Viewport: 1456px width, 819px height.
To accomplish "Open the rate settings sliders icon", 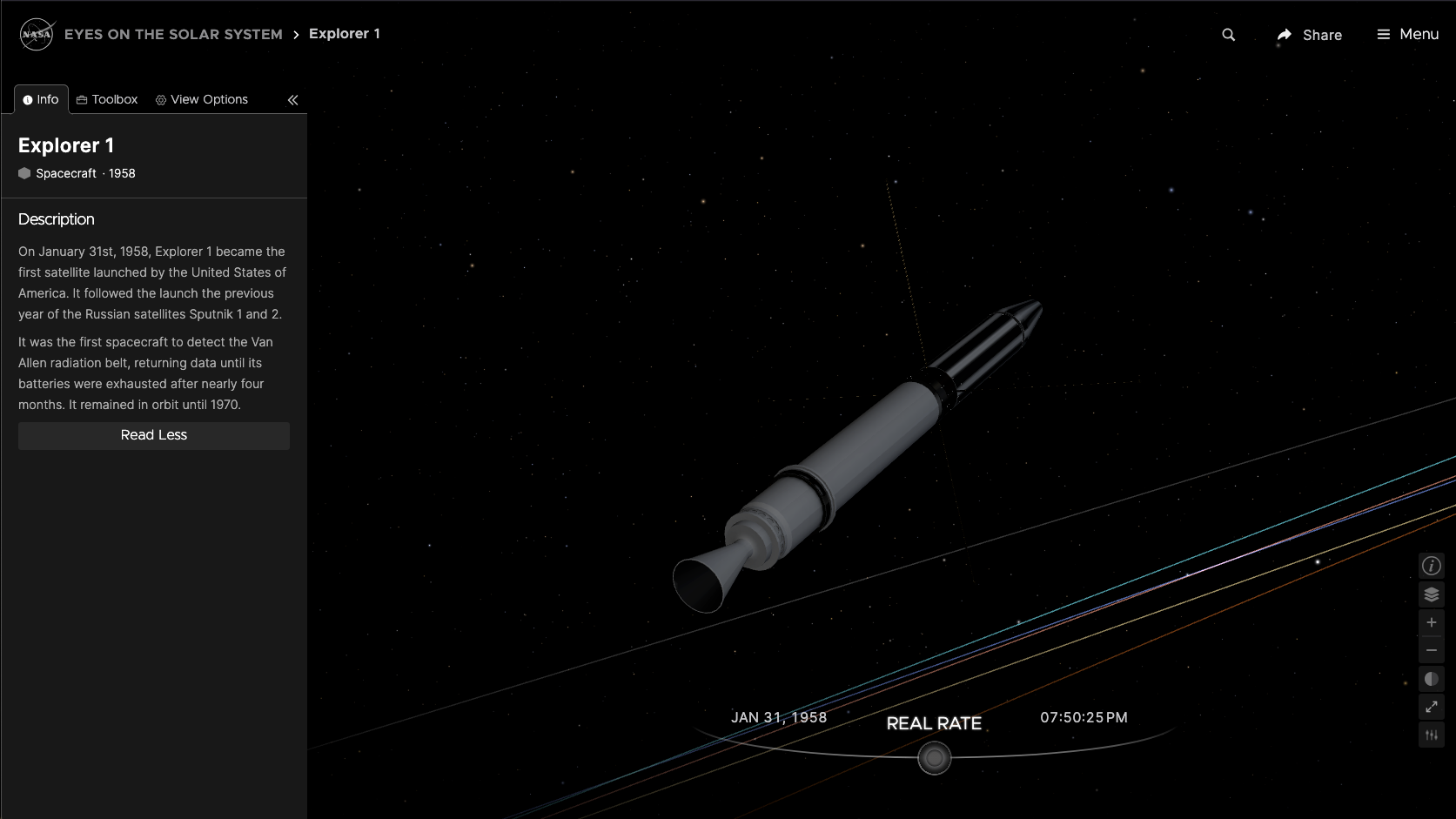I will tap(1431, 734).
